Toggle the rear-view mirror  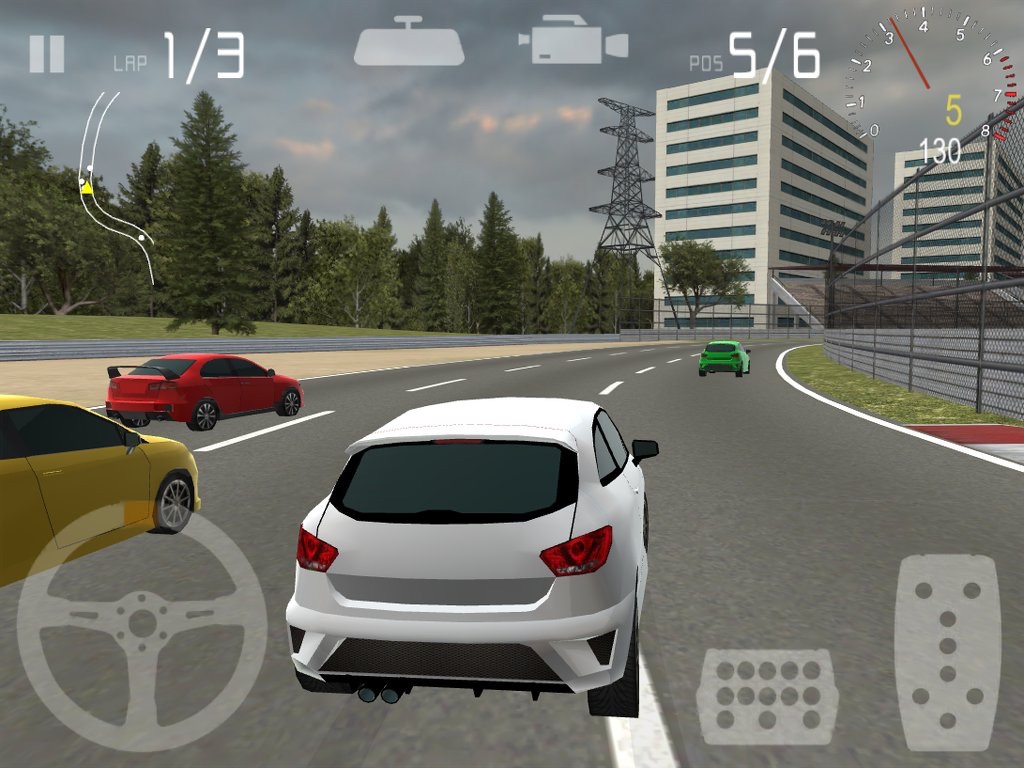408,43
